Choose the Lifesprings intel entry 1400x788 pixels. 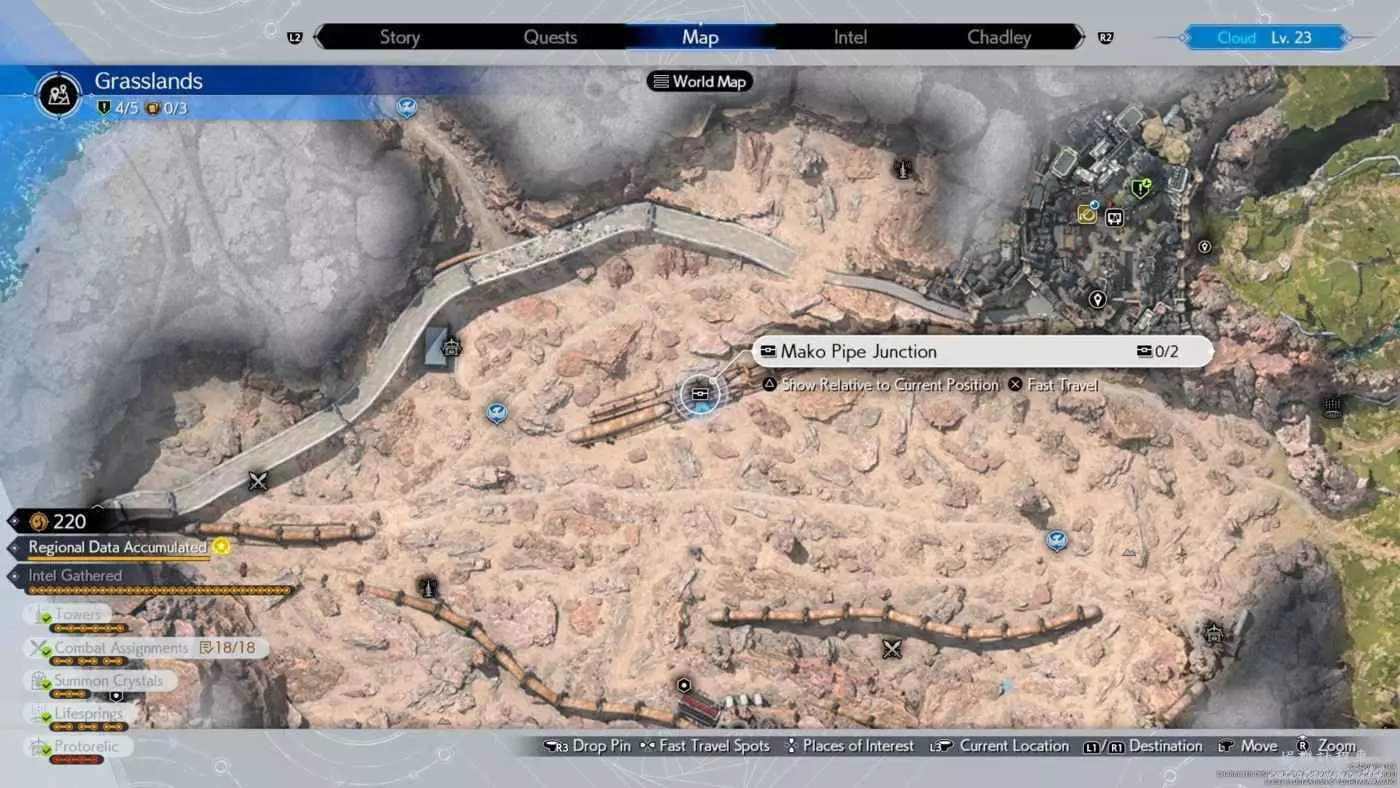click(x=88, y=714)
